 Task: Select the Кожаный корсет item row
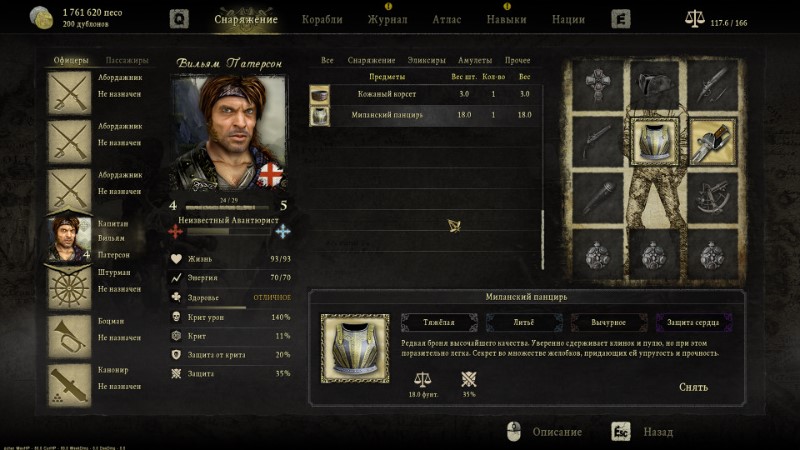425,94
